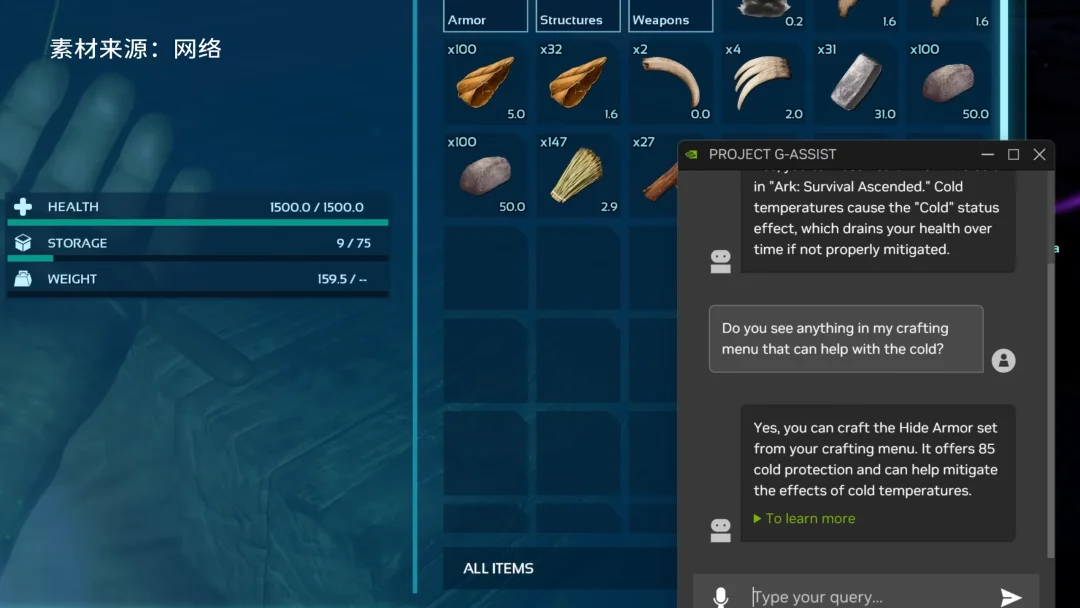Select the x4 claws stack
This screenshot has width=1080, height=608.
[x=763, y=82]
